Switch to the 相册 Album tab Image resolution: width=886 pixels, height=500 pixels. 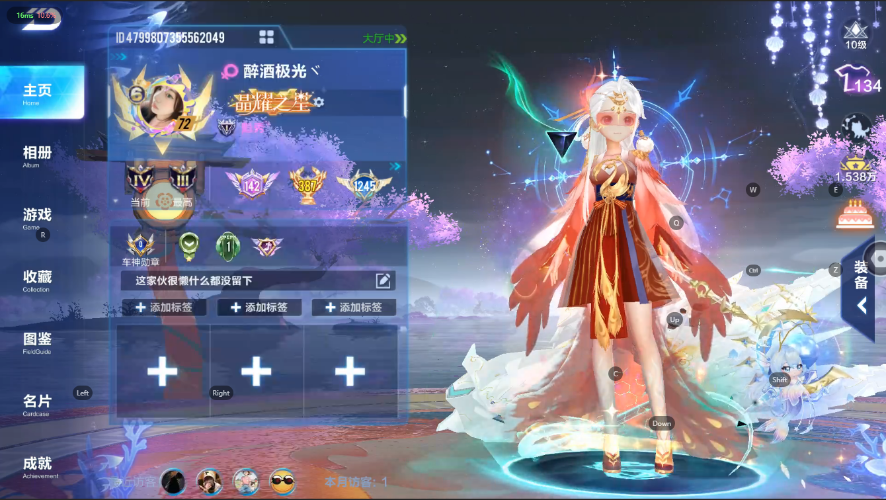pos(38,155)
